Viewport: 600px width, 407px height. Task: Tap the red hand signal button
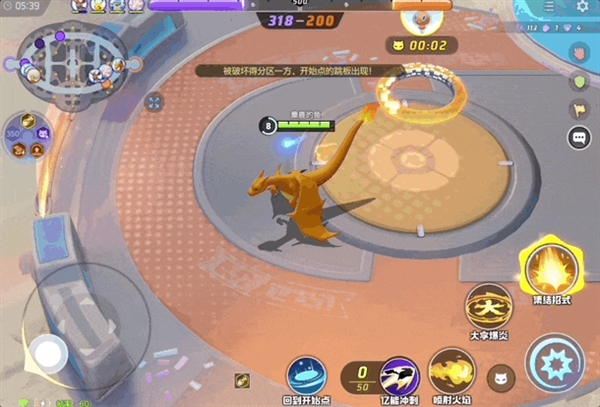point(579,53)
